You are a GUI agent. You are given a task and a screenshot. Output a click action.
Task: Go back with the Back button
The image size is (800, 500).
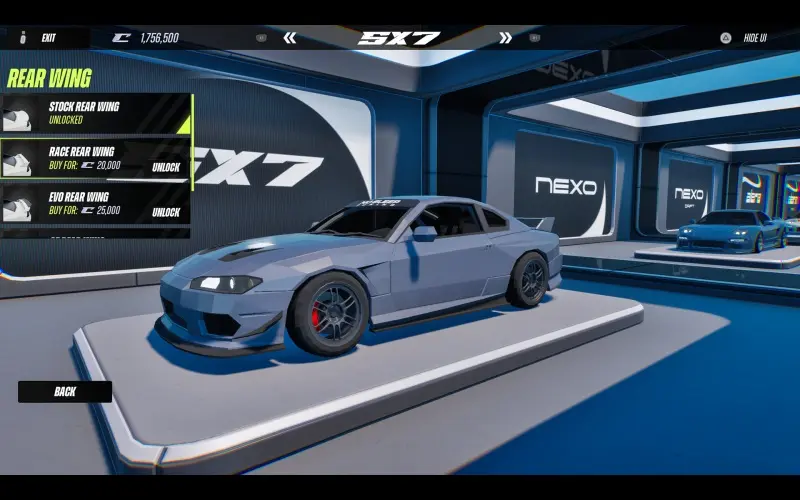point(65,392)
